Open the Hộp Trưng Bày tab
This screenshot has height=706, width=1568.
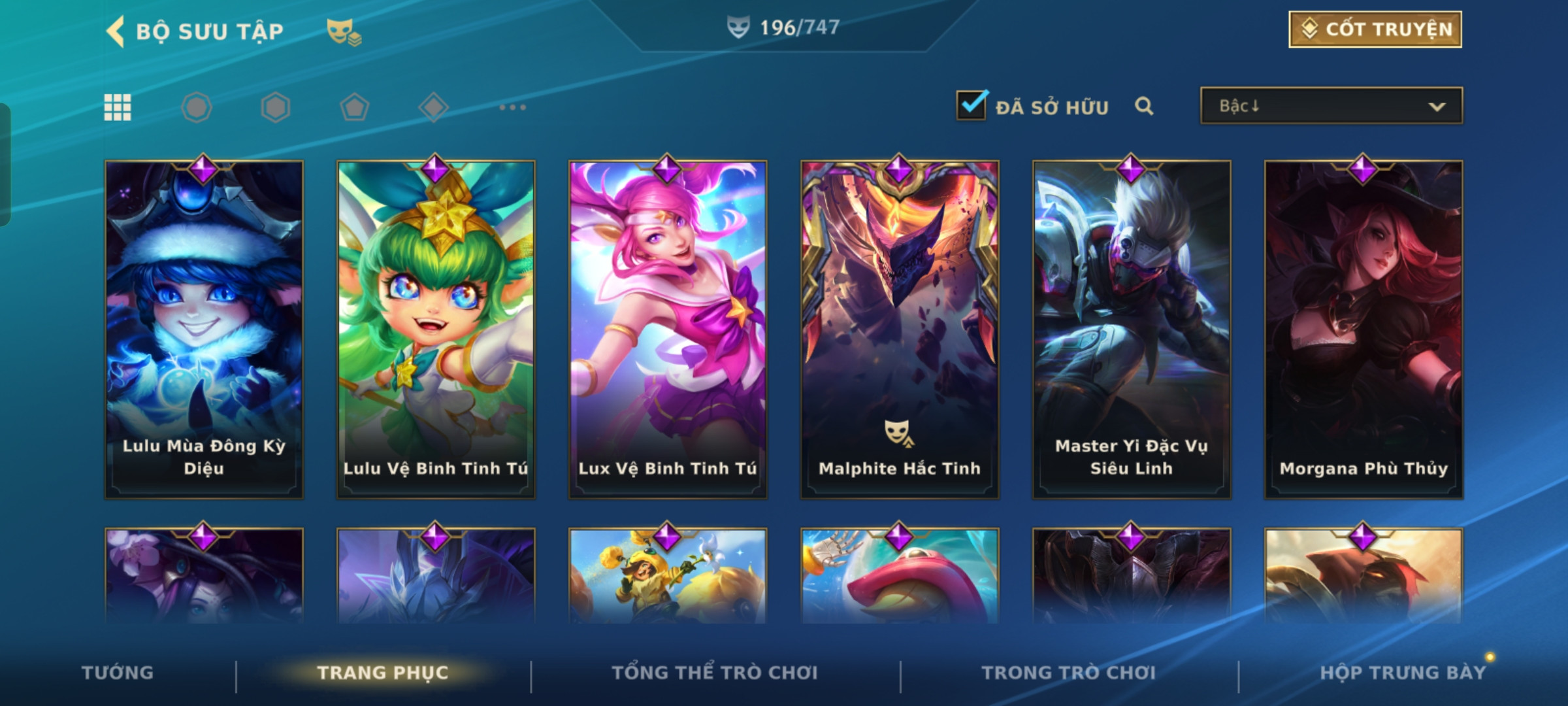coord(1403,673)
